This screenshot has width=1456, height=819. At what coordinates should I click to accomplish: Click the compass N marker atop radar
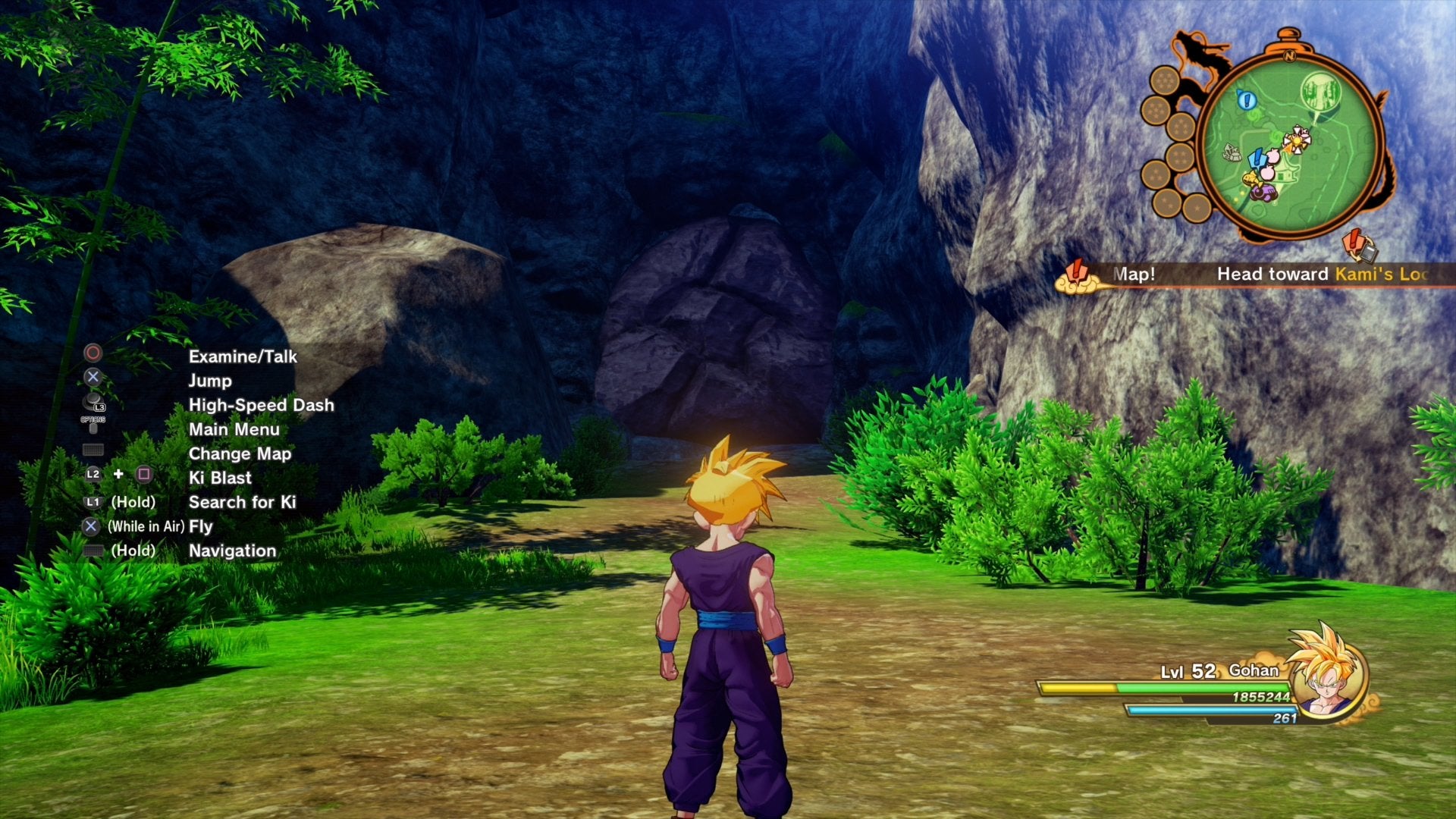[1288, 55]
